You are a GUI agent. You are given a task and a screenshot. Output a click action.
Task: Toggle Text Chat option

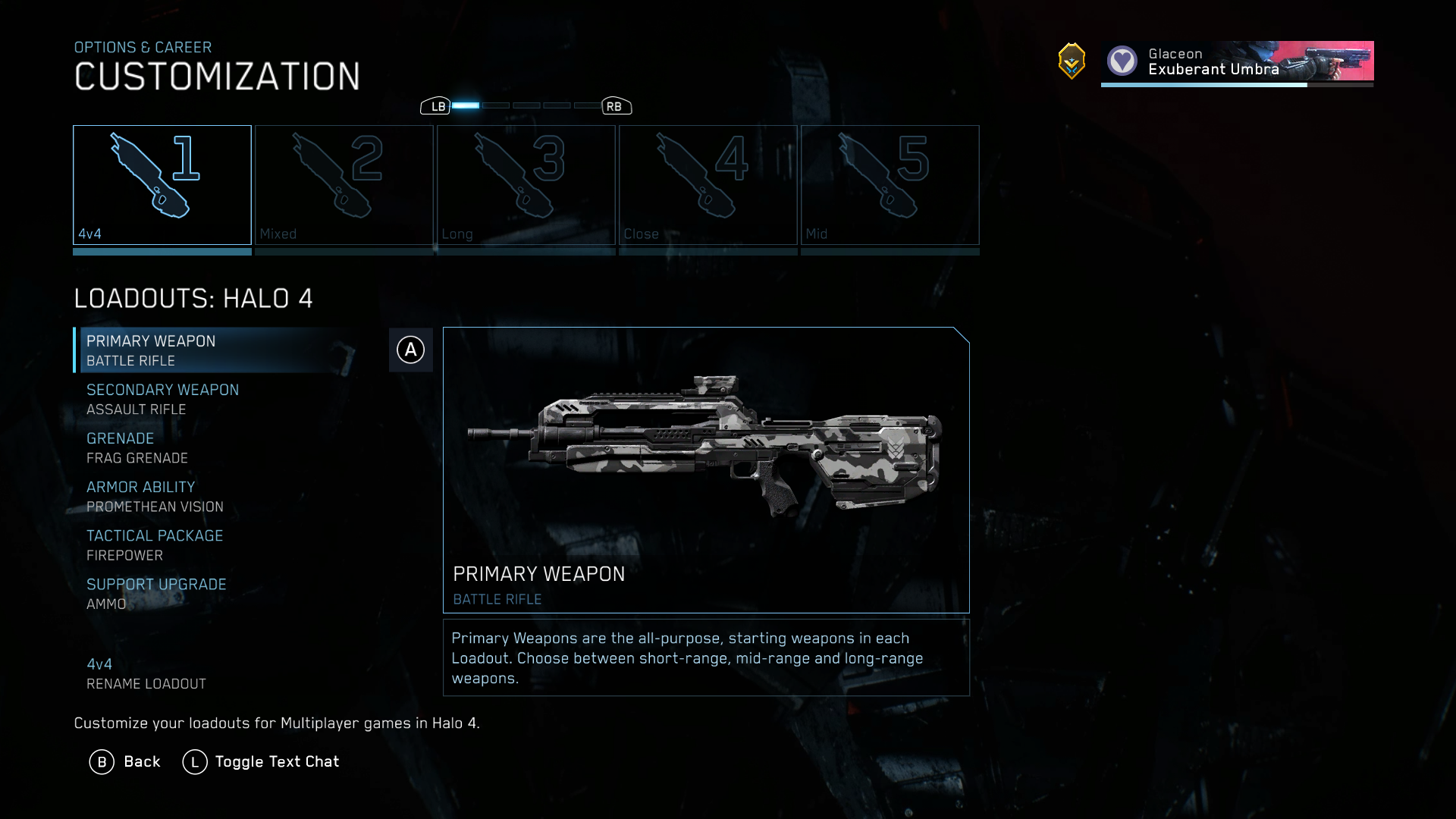pyautogui.click(x=261, y=761)
